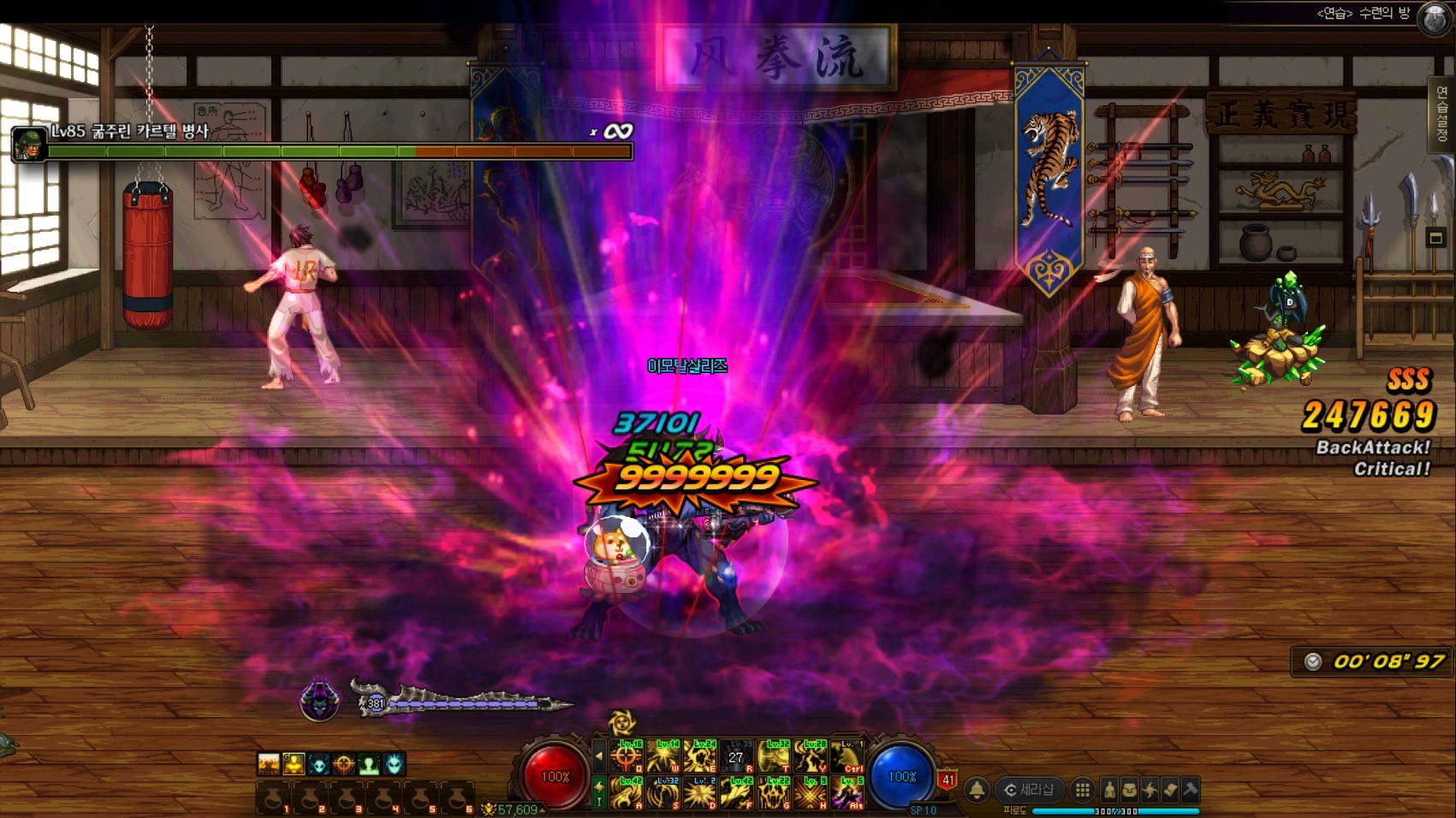
Task: Open the quest scroll icon
Action: (1169, 790)
